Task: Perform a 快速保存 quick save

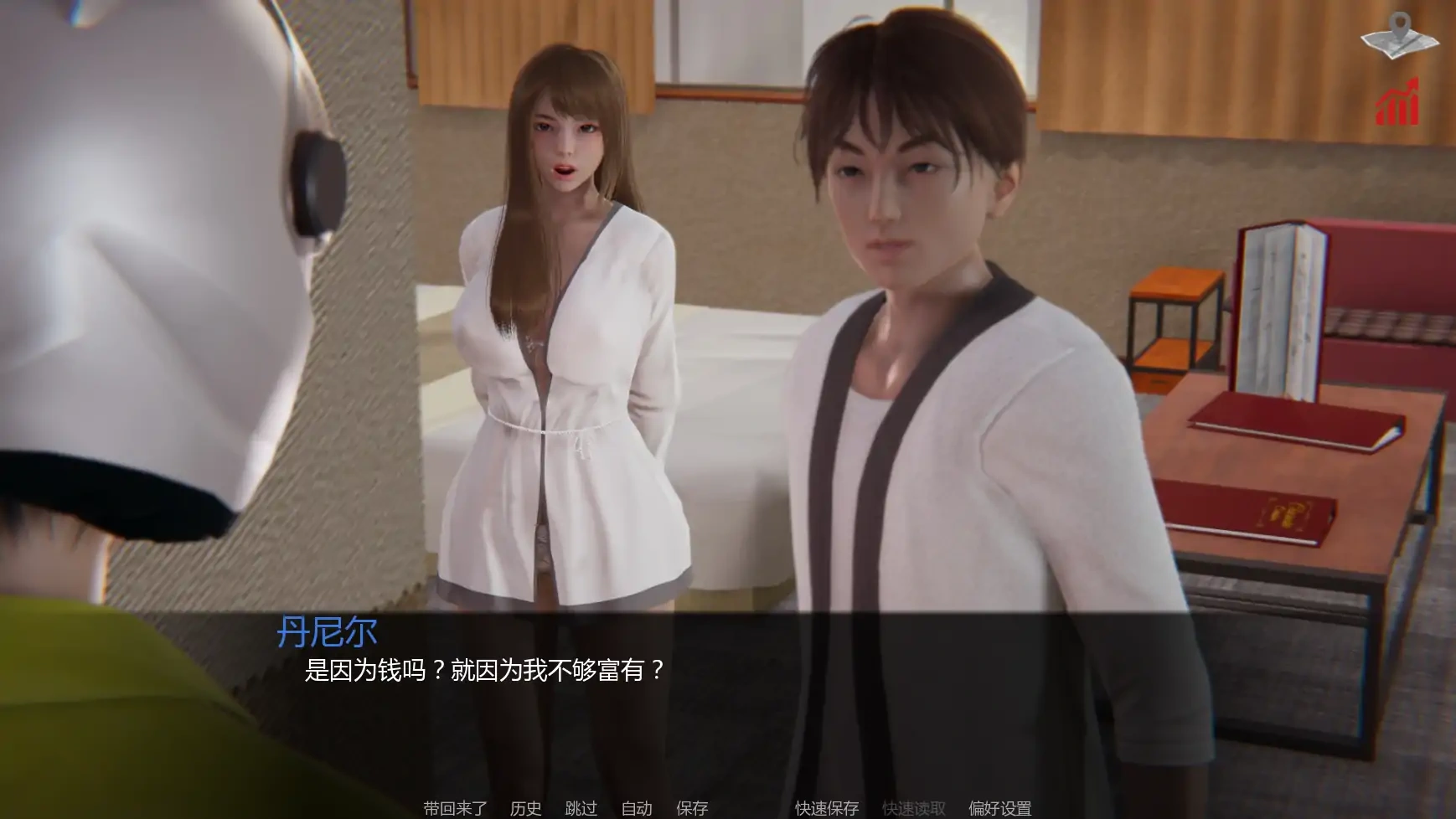Action: pos(825,808)
